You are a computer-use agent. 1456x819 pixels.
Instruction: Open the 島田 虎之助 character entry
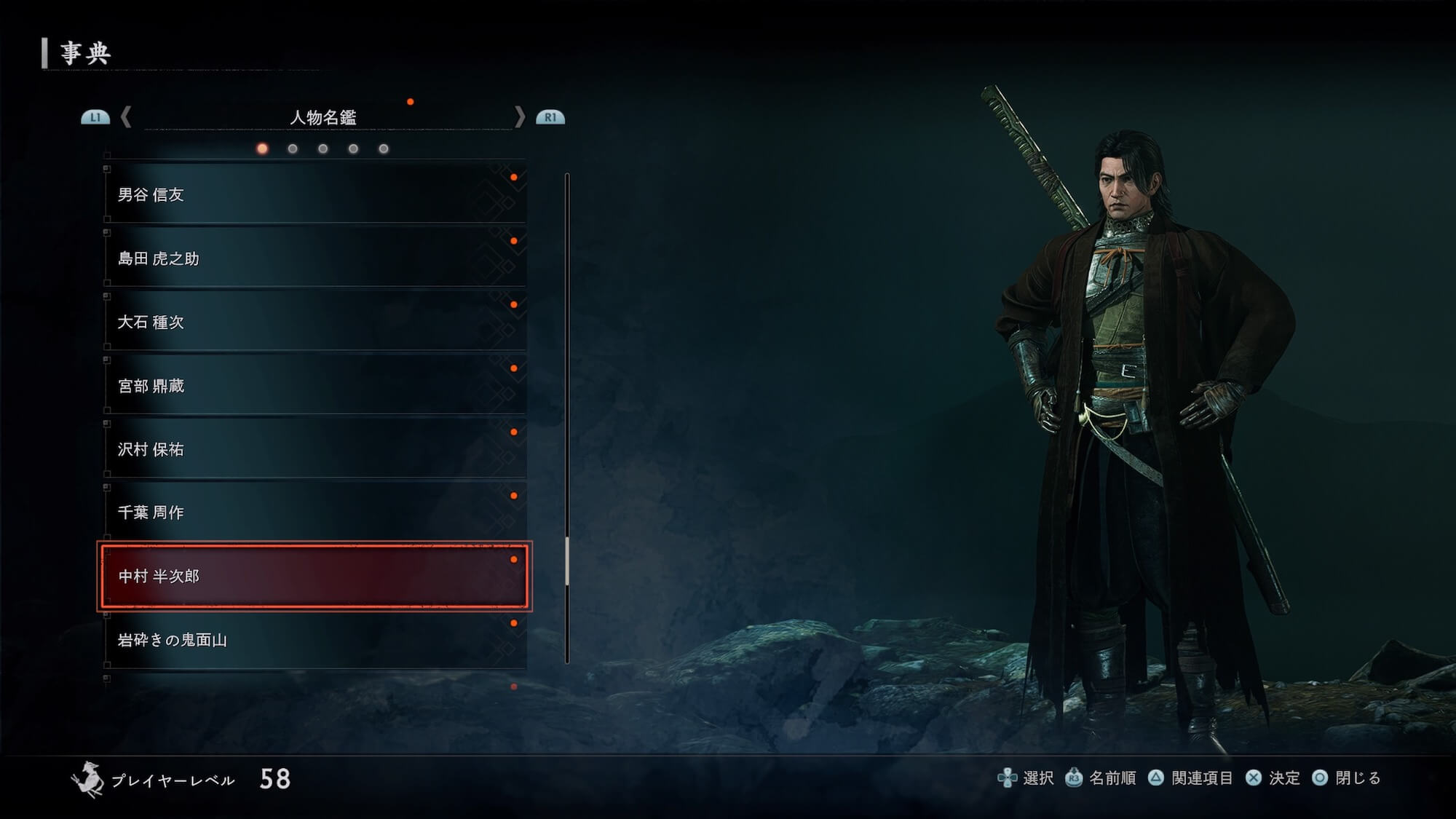[314, 258]
